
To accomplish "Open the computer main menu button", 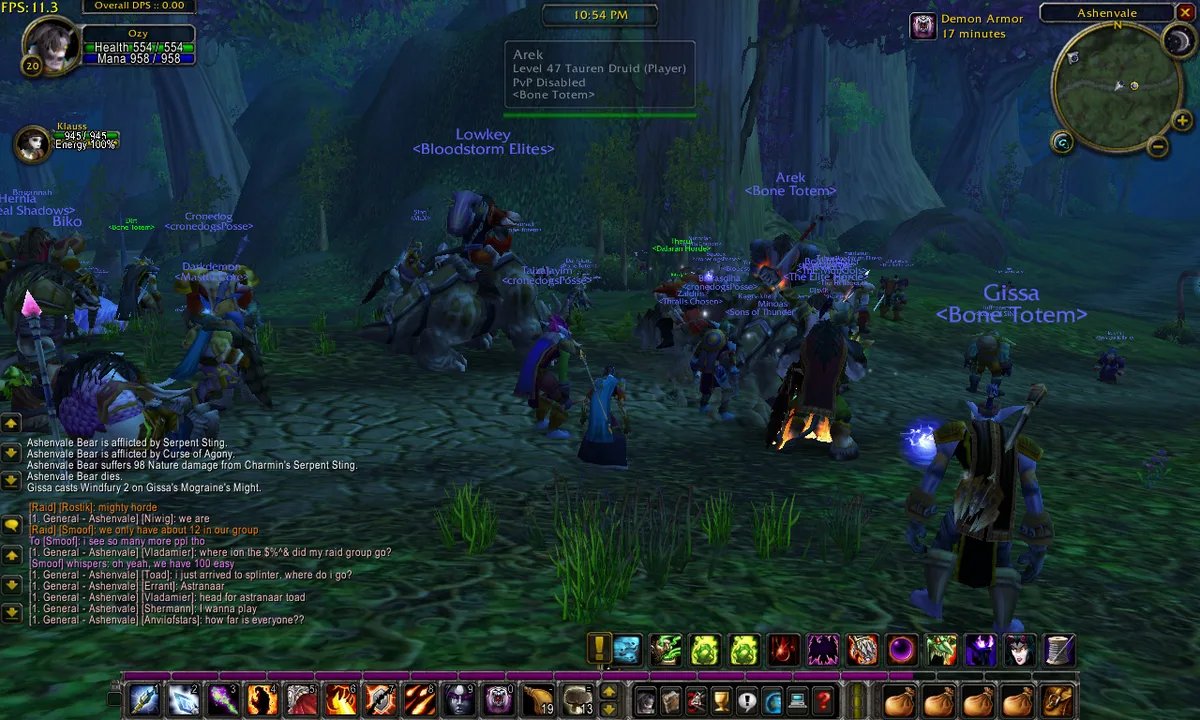I will 797,701.
